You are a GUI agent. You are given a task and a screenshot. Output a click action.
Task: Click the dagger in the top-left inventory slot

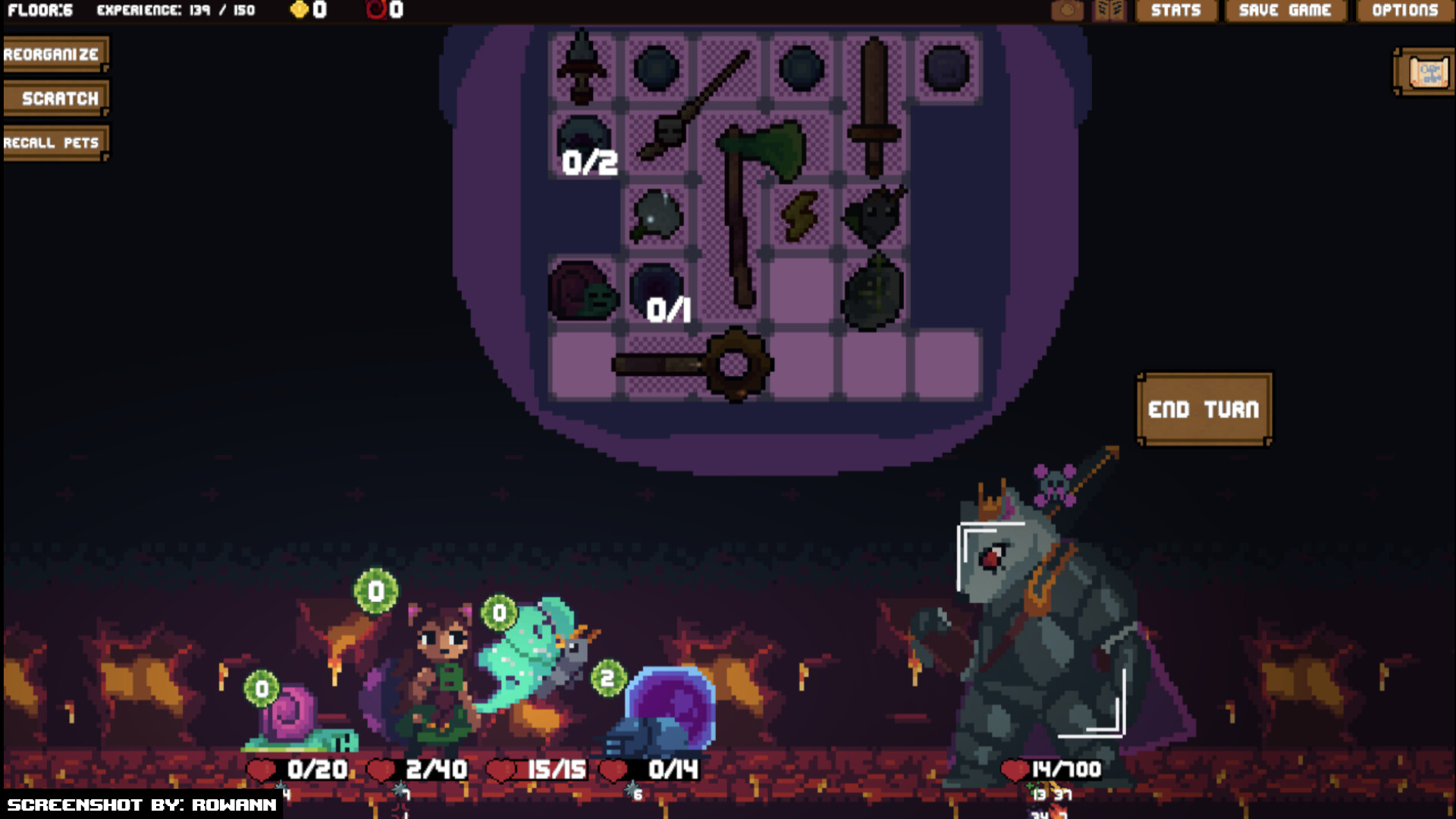[x=580, y=64]
